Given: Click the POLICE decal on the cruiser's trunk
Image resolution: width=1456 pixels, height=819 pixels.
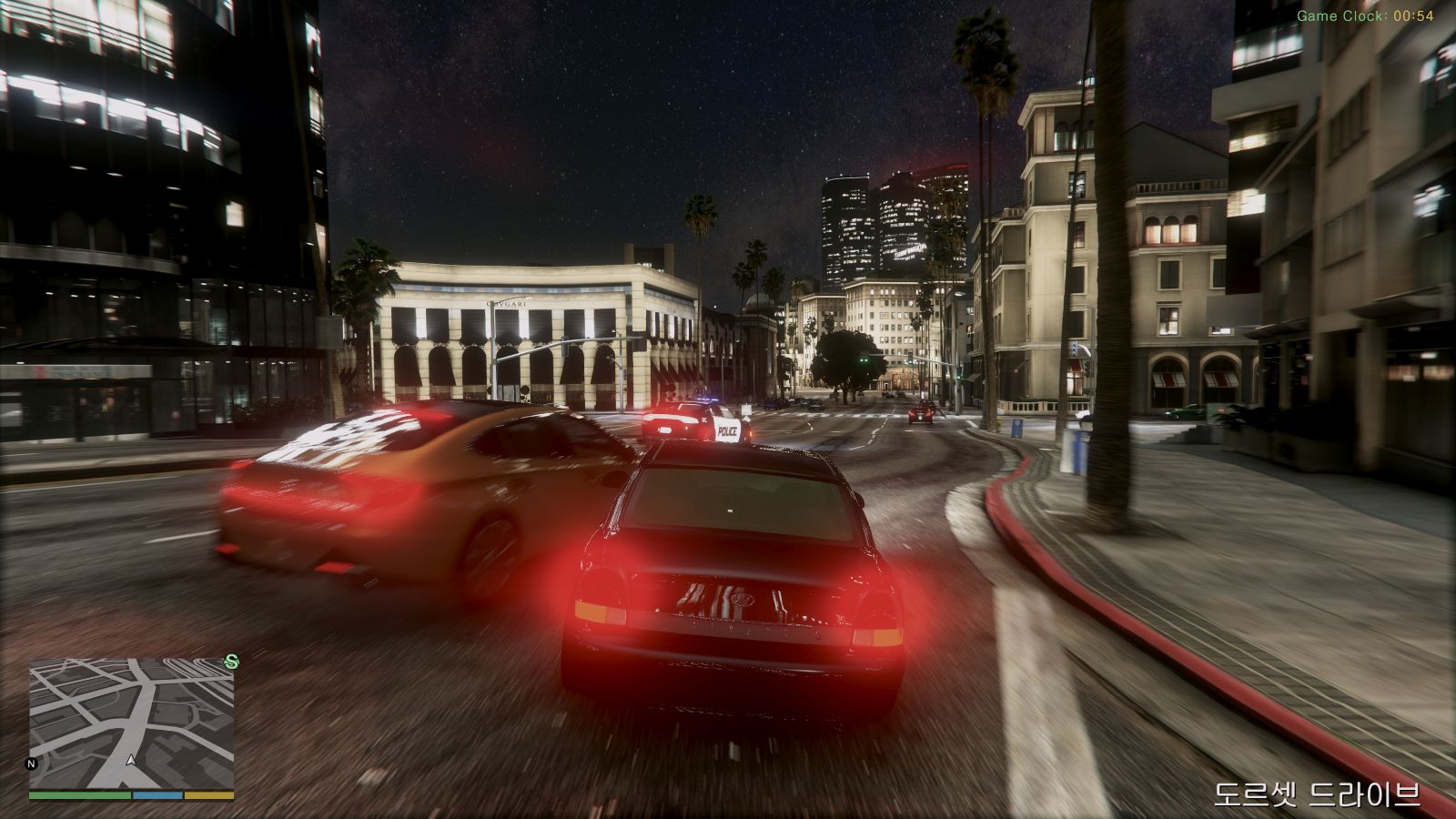Looking at the screenshot, I should (x=728, y=432).
